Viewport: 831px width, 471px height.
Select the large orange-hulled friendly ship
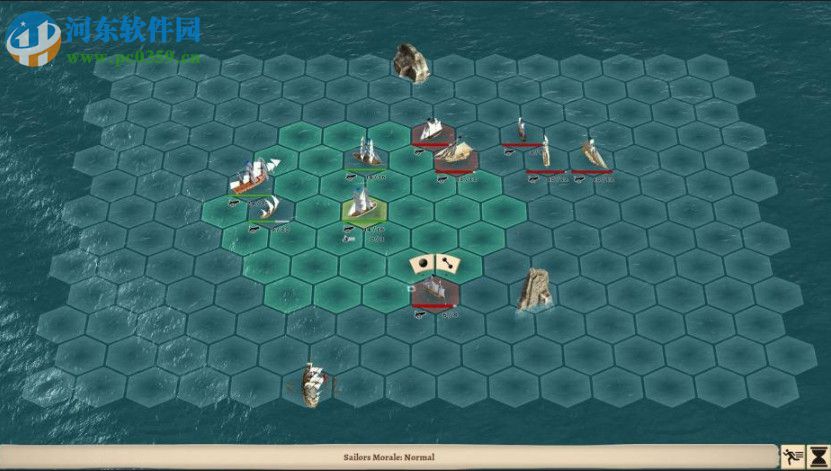click(x=250, y=178)
